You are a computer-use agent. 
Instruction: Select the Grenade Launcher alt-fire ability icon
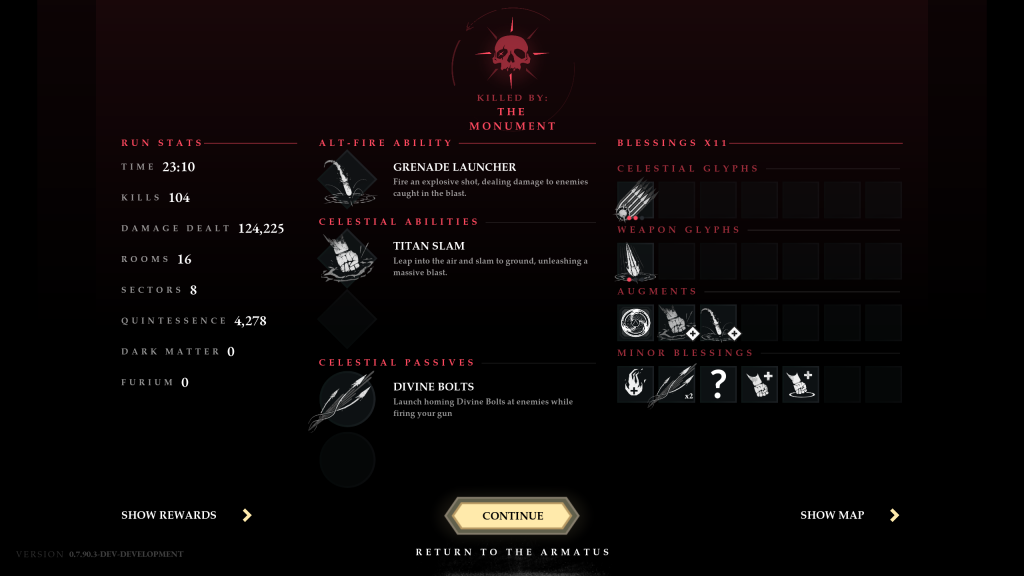pos(347,181)
